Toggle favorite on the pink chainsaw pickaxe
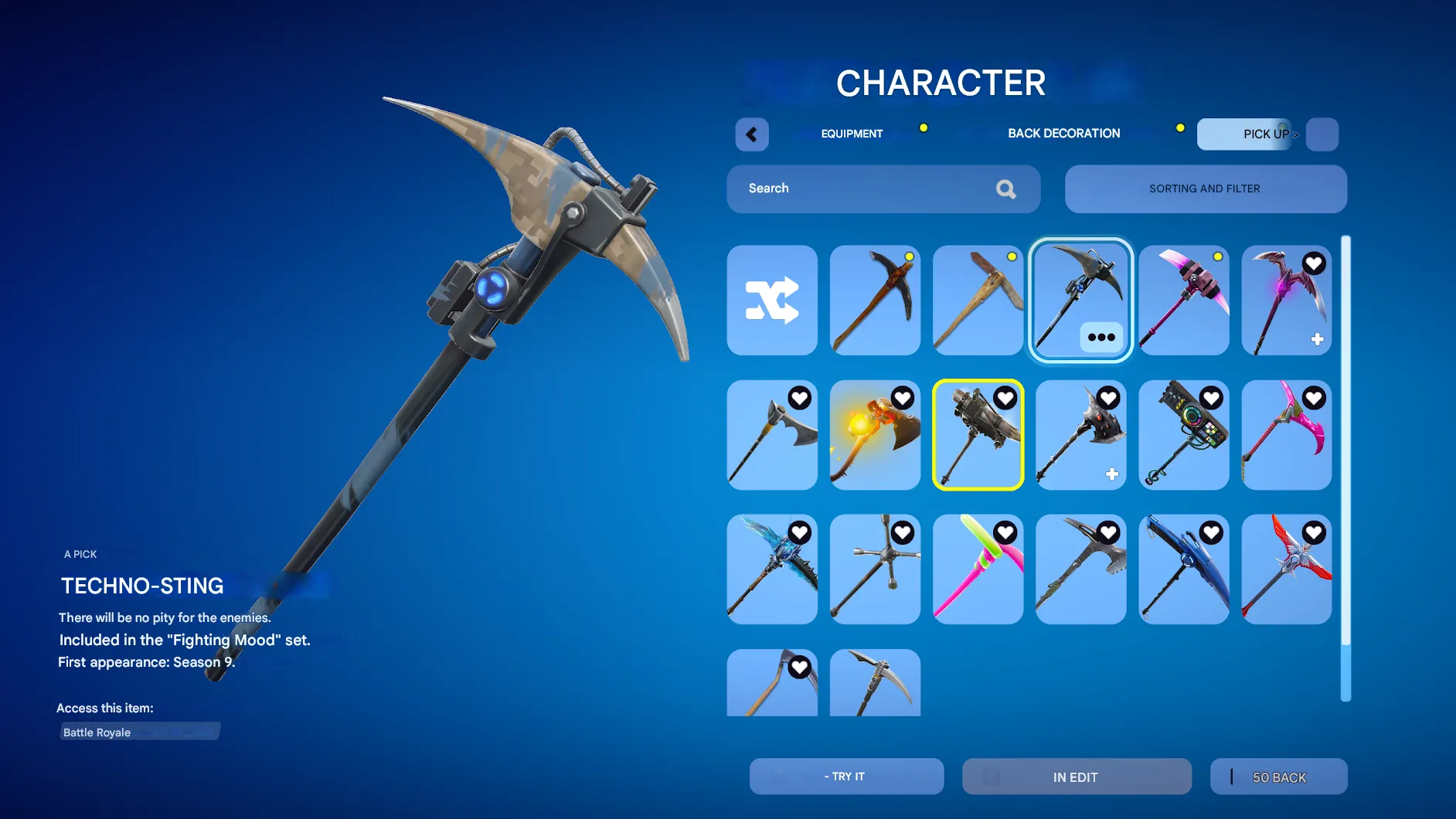This screenshot has height=819, width=1456. [x=1313, y=397]
